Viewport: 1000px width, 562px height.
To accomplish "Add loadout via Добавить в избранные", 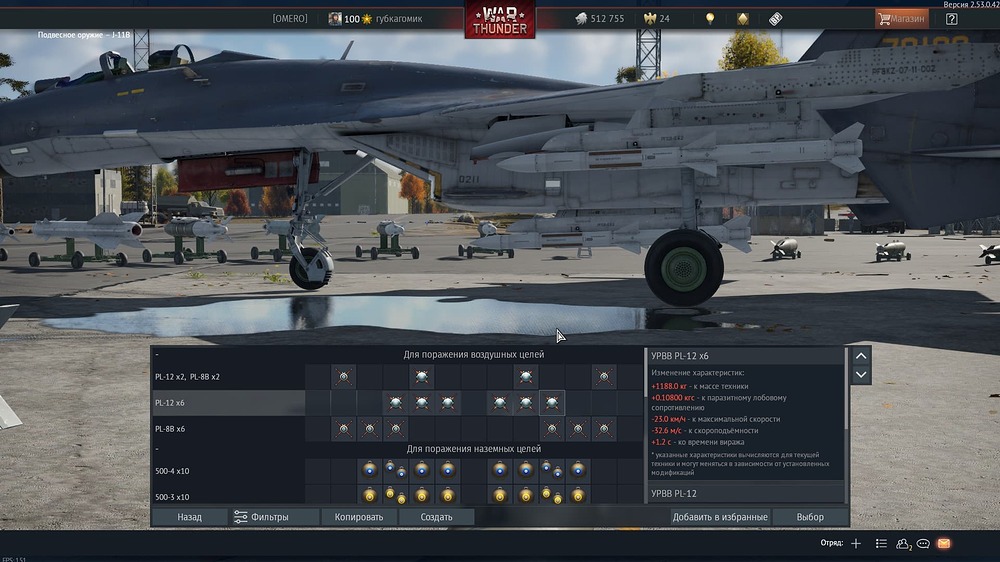I will pyautogui.click(x=720, y=517).
